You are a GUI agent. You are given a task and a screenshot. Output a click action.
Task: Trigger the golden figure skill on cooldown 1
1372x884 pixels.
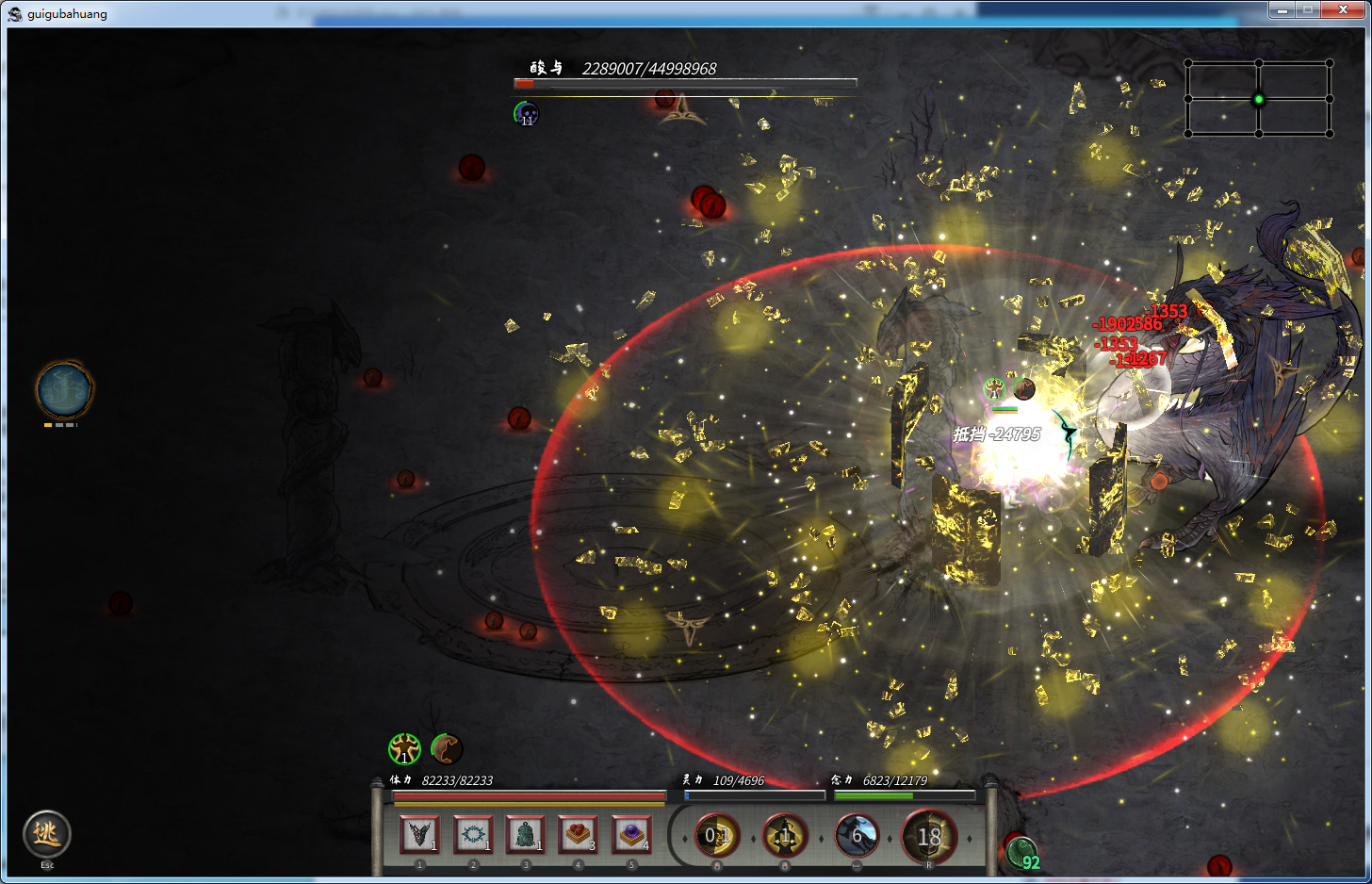tap(785, 836)
